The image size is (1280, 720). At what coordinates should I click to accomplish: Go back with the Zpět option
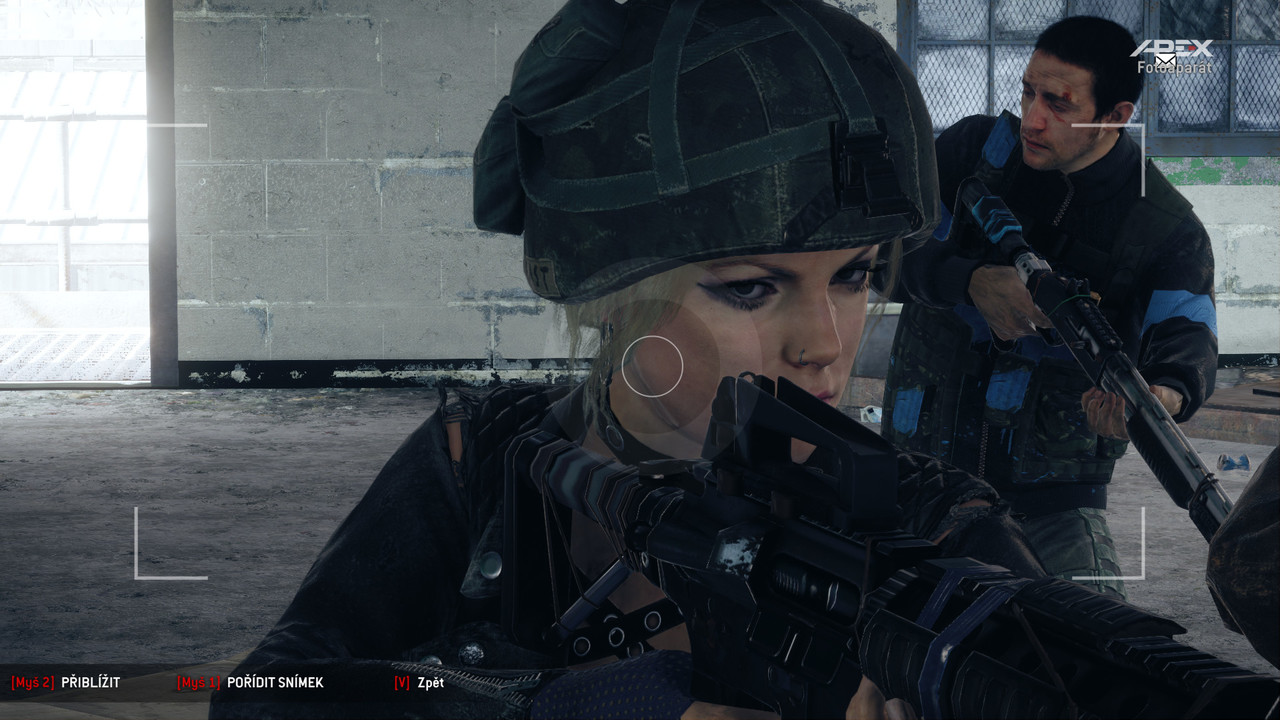coord(430,683)
